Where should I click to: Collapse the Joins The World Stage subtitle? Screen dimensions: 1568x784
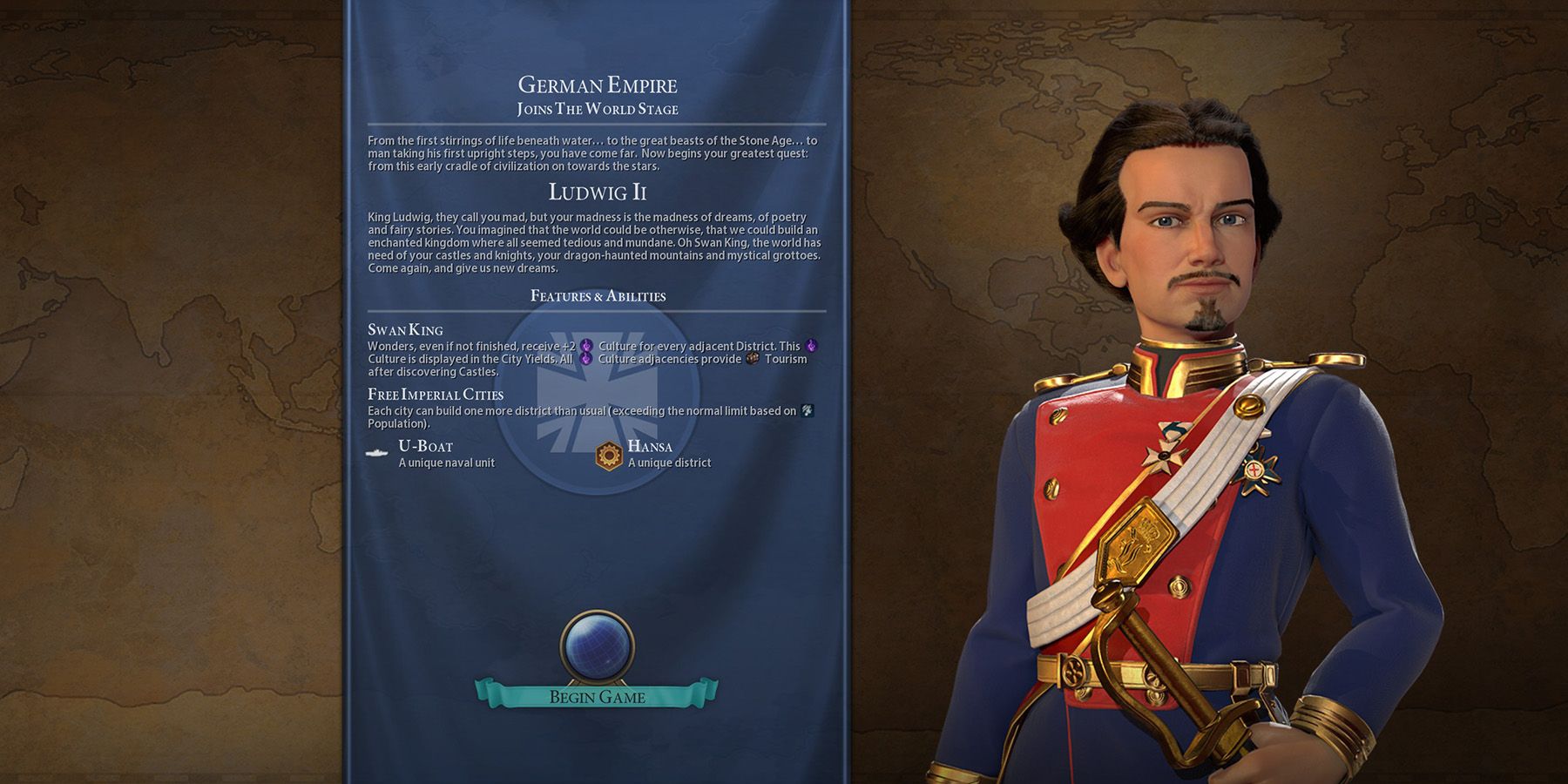pos(598,109)
